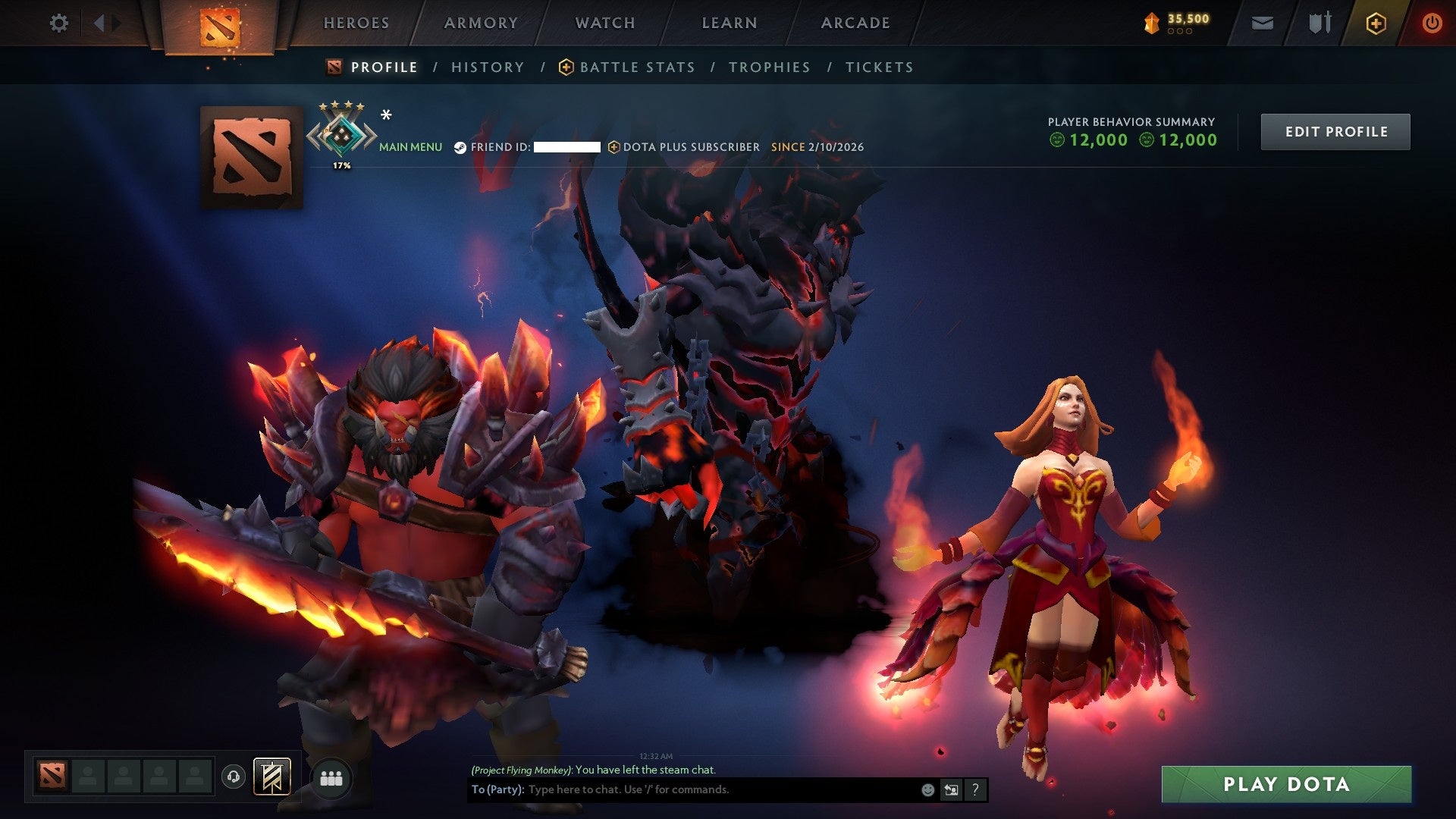Click the Dota 2 logo in the top bar
This screenshot has height=819, width=1456.
(x=221, y=24)
